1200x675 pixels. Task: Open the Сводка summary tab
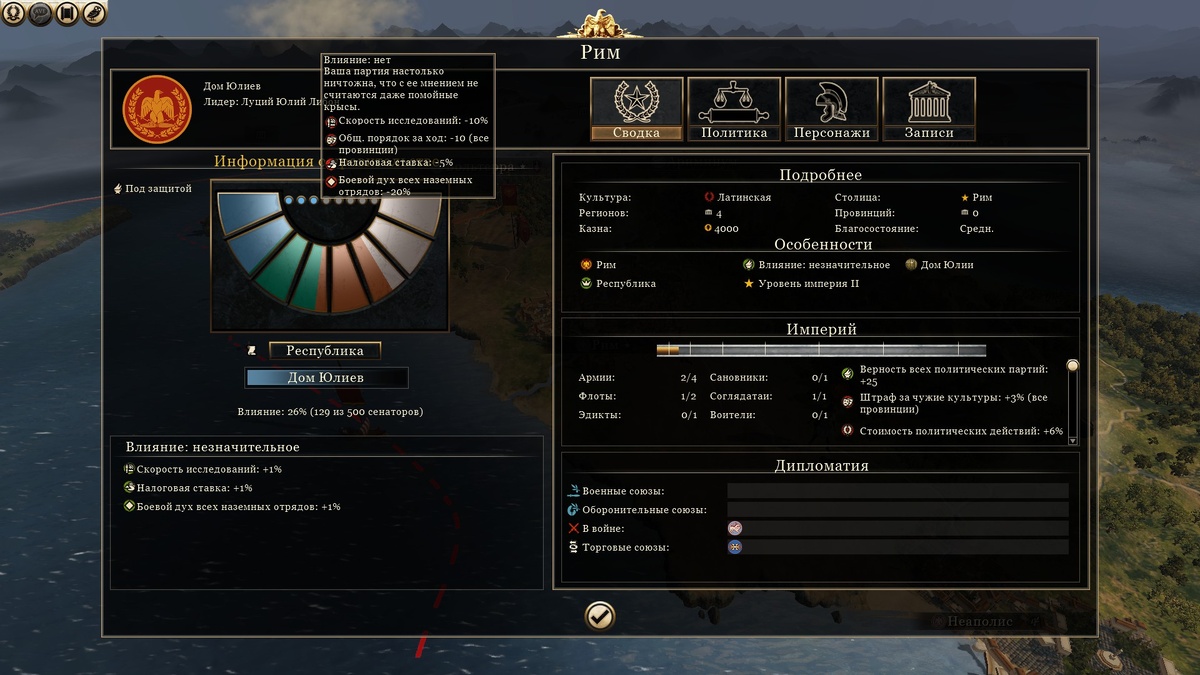636,110
